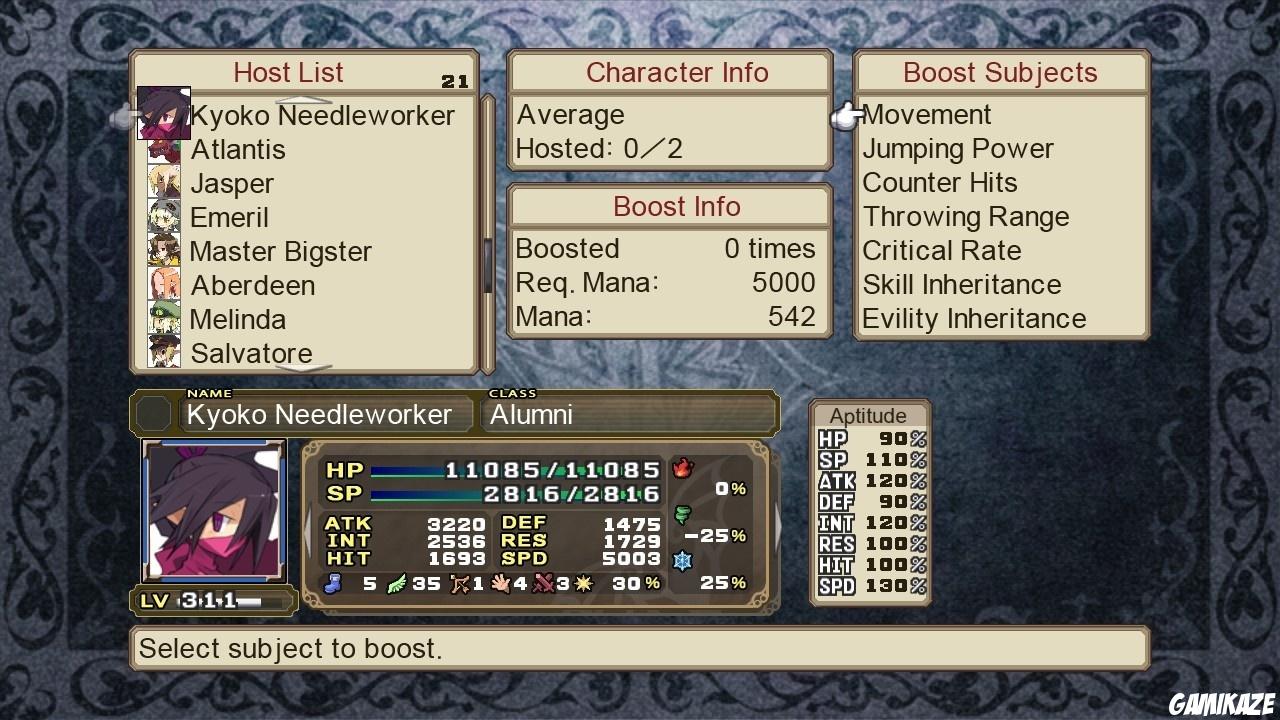This screenshot has height=720, width=1280.
Task: Click the star critical rate icon
Action: pyautogui.click(x=583, y=582)
